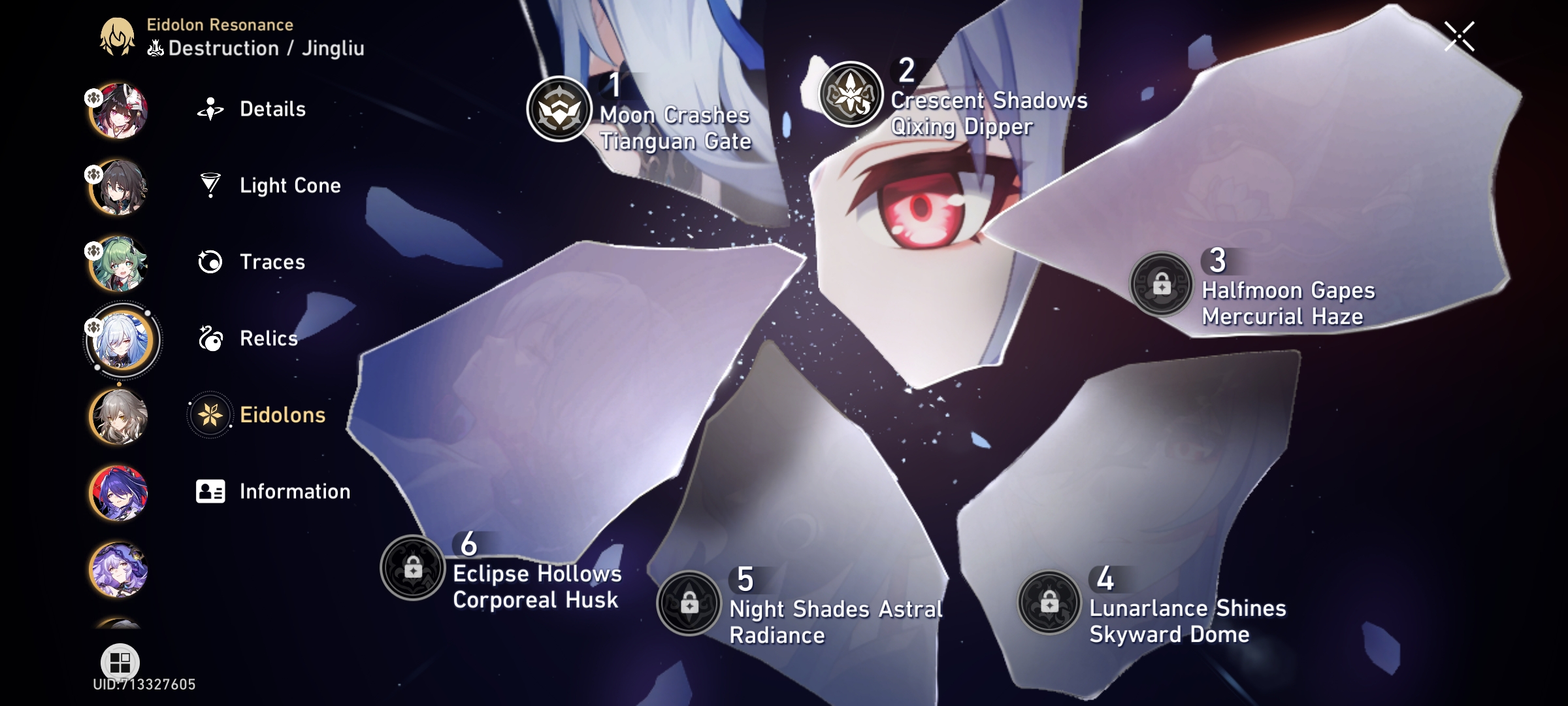Viewport: 1568px width, 706px height.
Task: Switch to the grey-haired character portrait
Action: pos(118,416)
